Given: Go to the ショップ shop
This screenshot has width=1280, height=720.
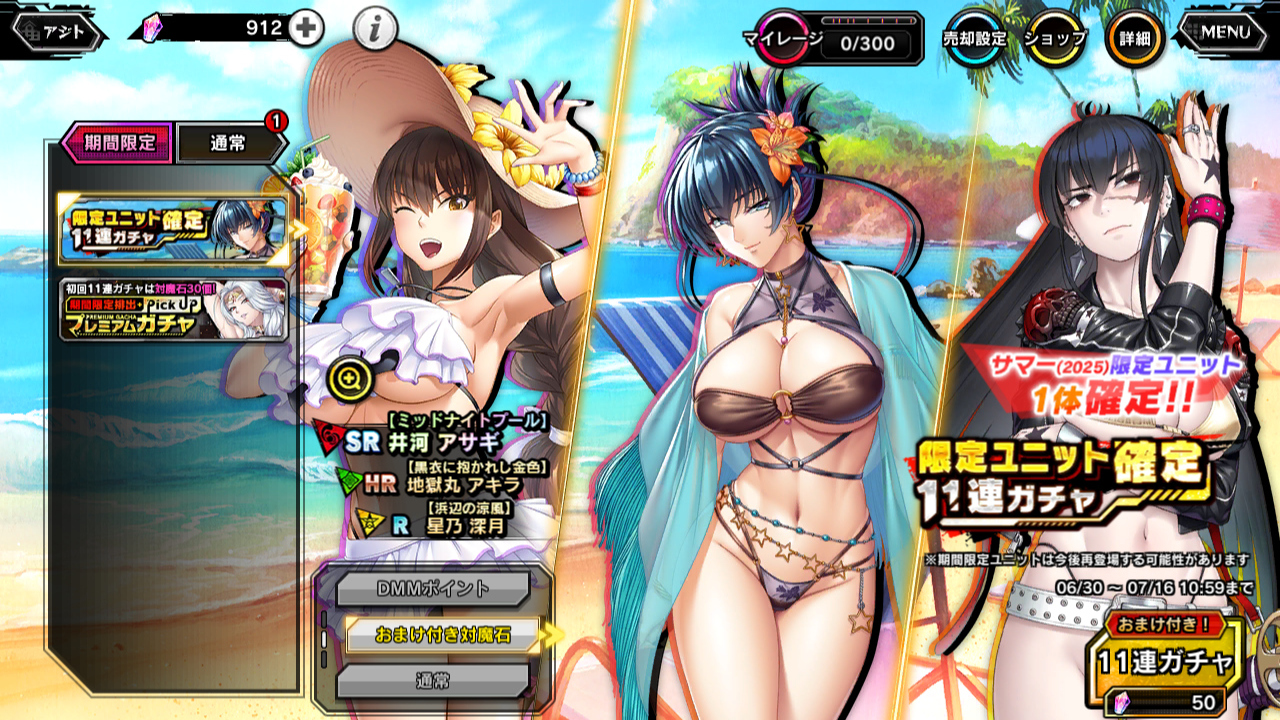Looking at the screenshot, I should click(x=1054, y=39).
